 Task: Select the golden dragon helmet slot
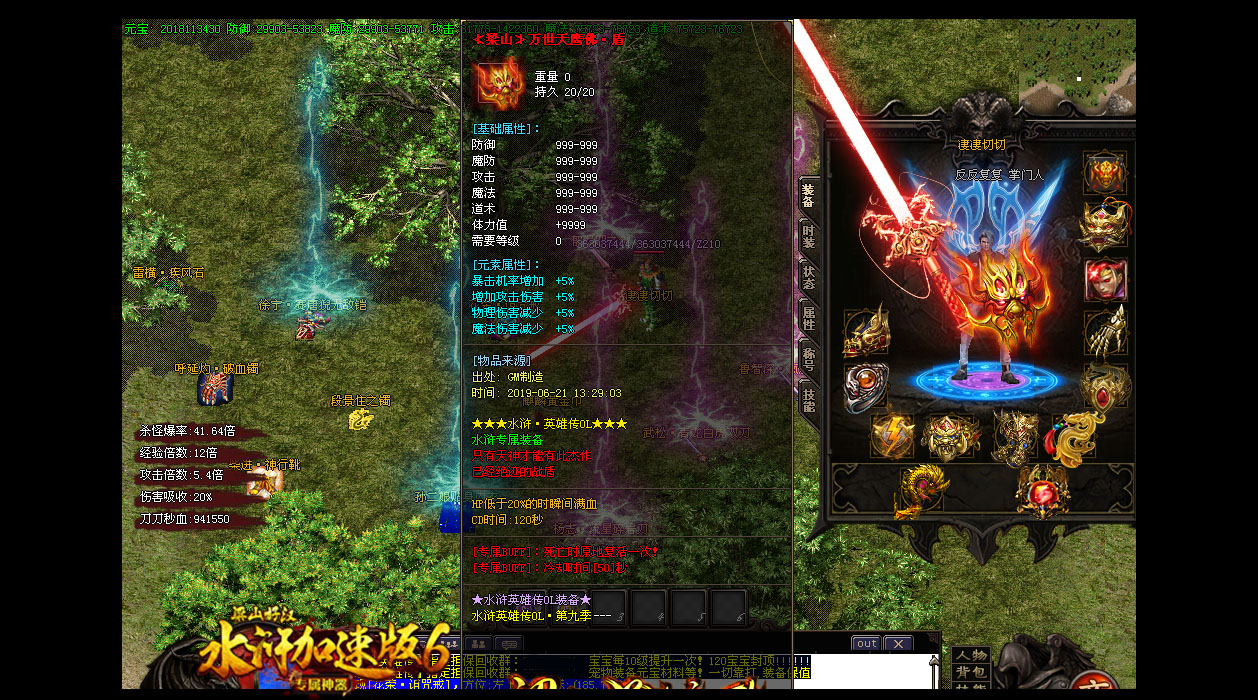[865, 332]
